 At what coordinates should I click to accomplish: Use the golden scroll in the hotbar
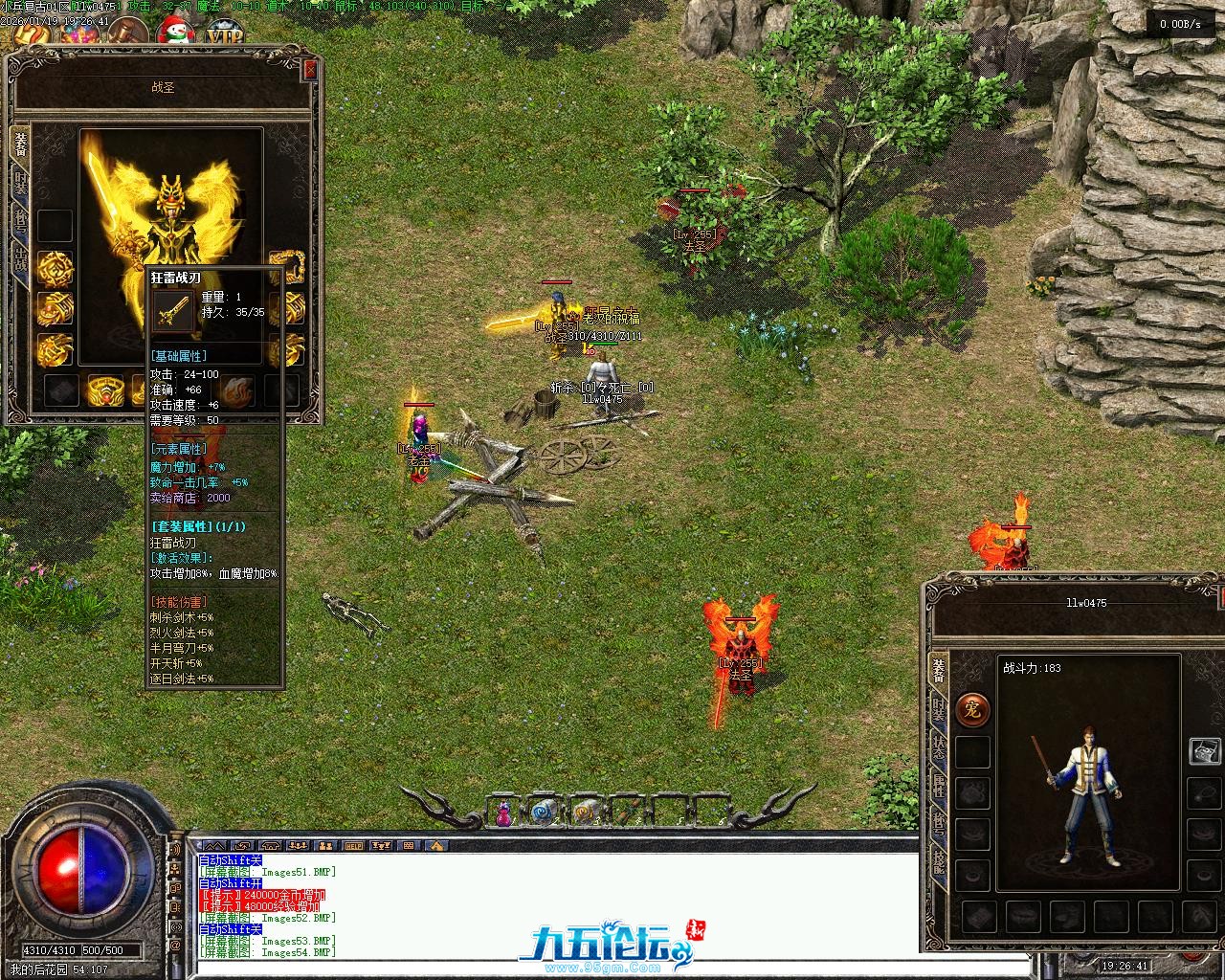pyautogui.click(x=583, y=813)
